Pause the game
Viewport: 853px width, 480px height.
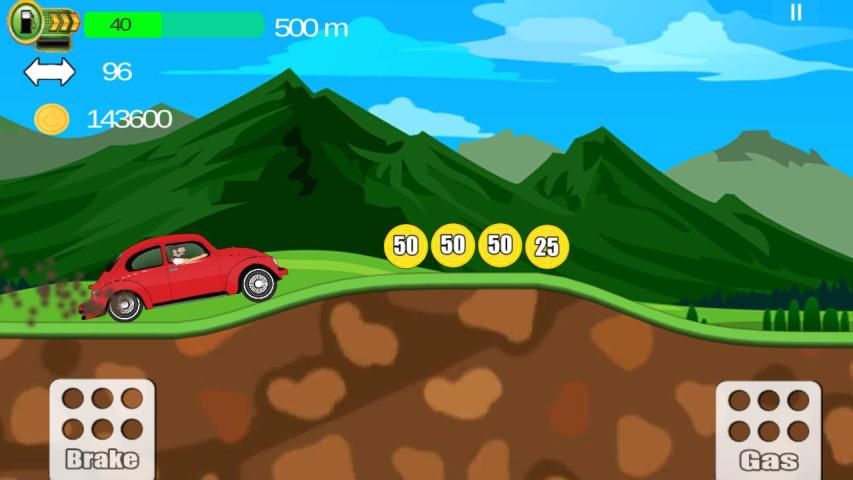pos(796,13)
